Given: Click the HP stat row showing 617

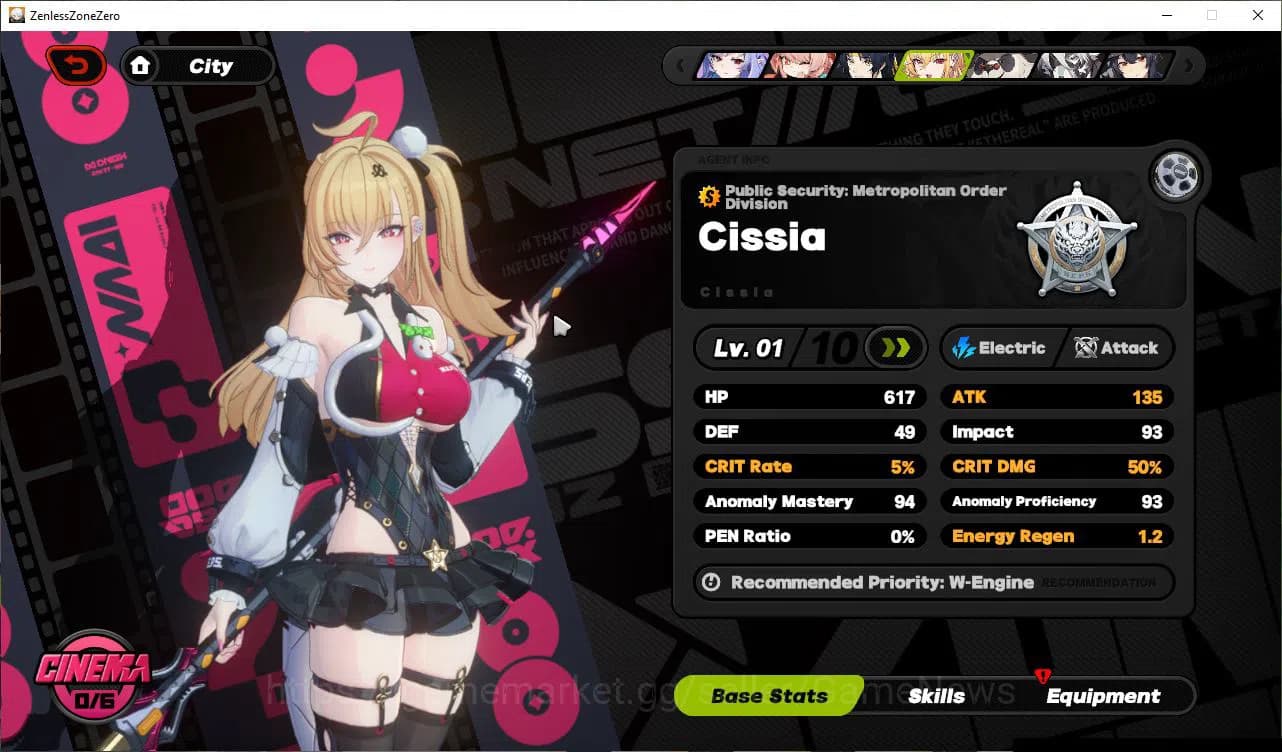Looking at the screenshot, I should (809, 396).
